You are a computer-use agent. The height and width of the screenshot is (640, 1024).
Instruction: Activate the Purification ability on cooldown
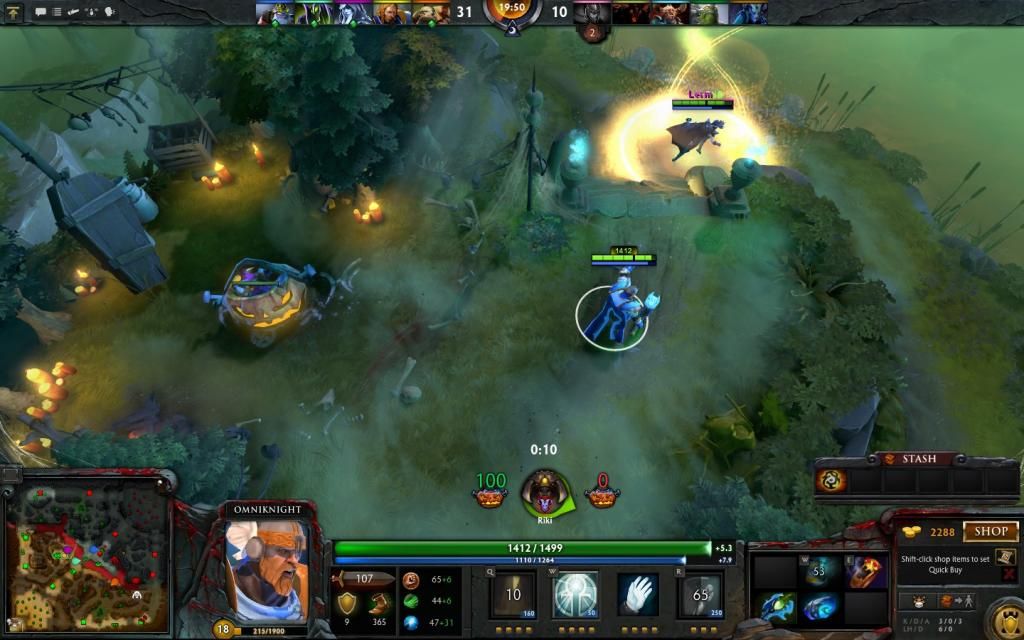coord(513,595)
